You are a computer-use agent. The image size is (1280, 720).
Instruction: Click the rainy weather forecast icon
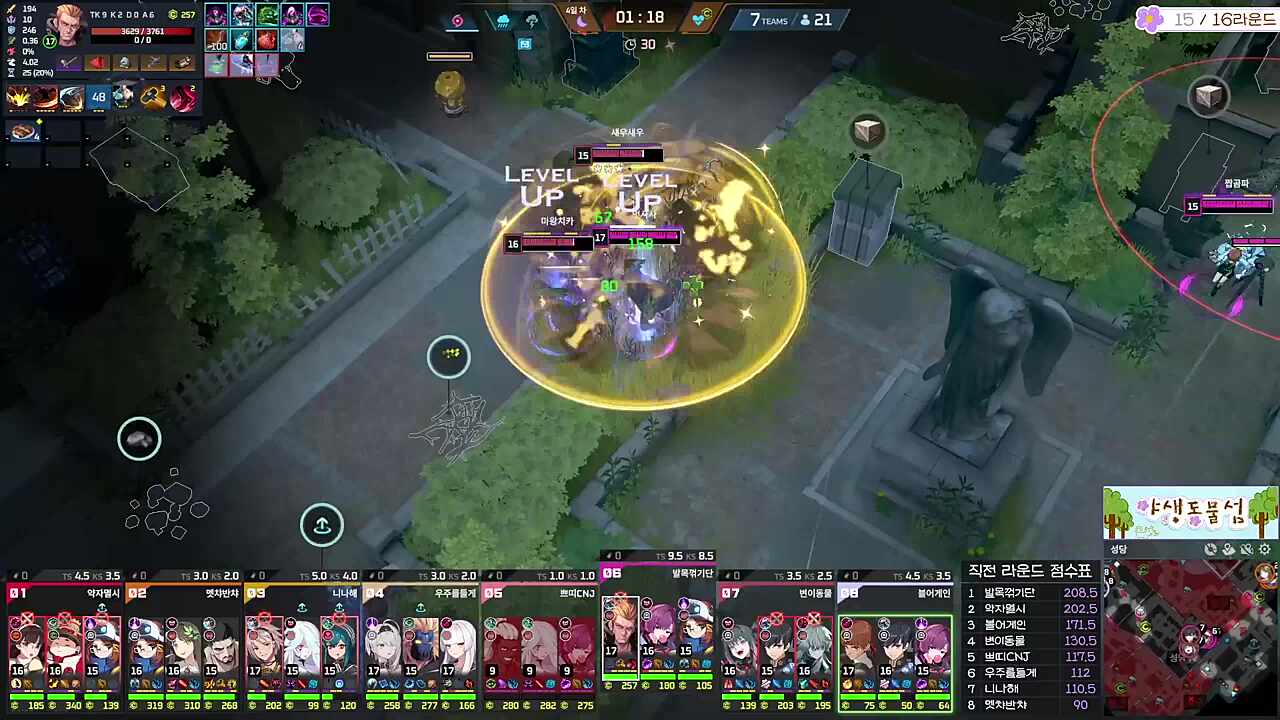(x=503, y=21)
